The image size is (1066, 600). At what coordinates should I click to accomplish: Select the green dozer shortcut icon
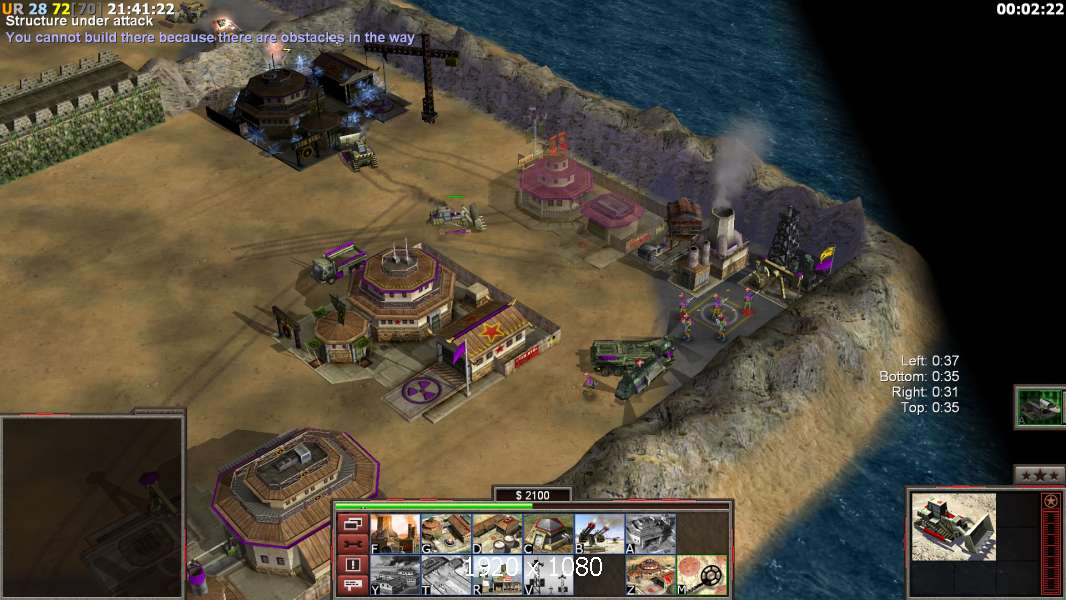(x=1039, y=407)
